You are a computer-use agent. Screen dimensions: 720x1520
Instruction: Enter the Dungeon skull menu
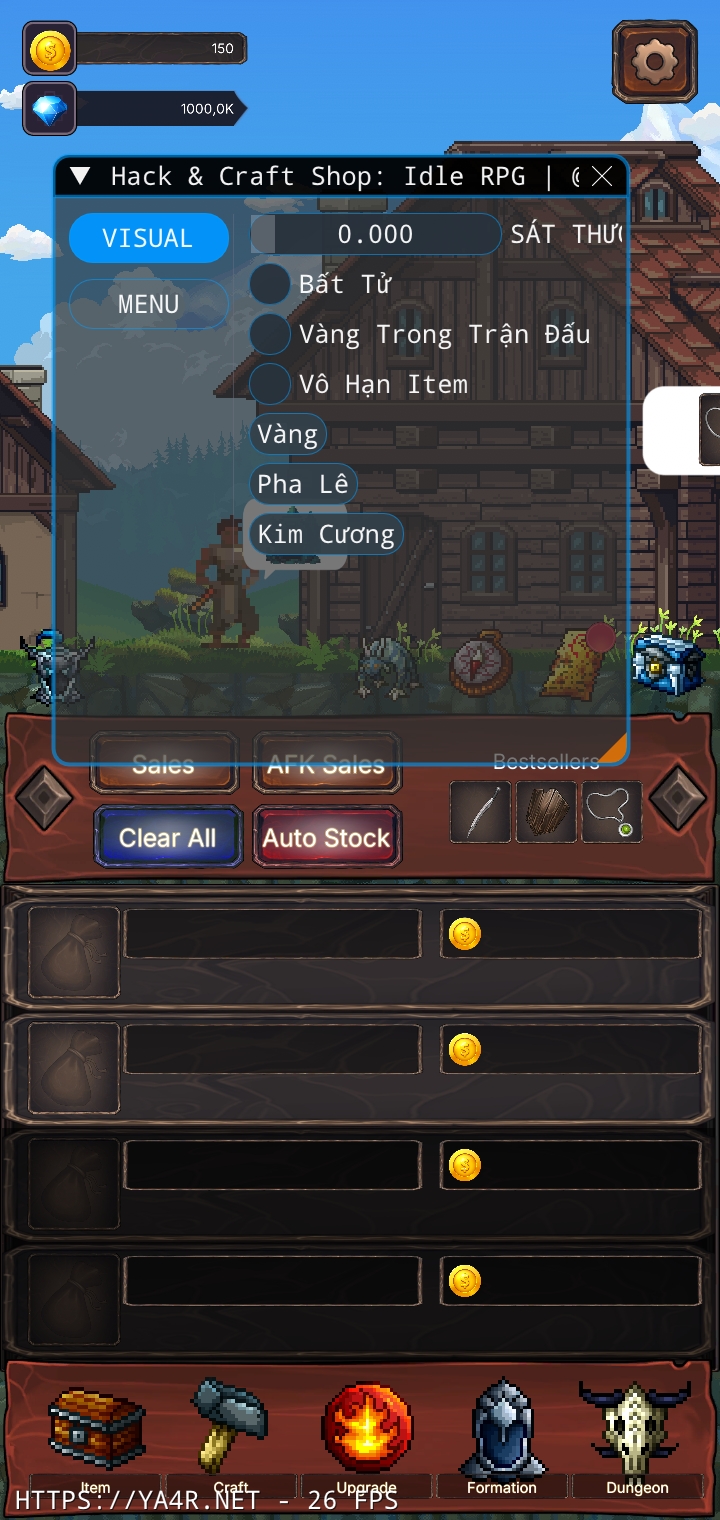pyautogui.click(x=637, y=1432)
